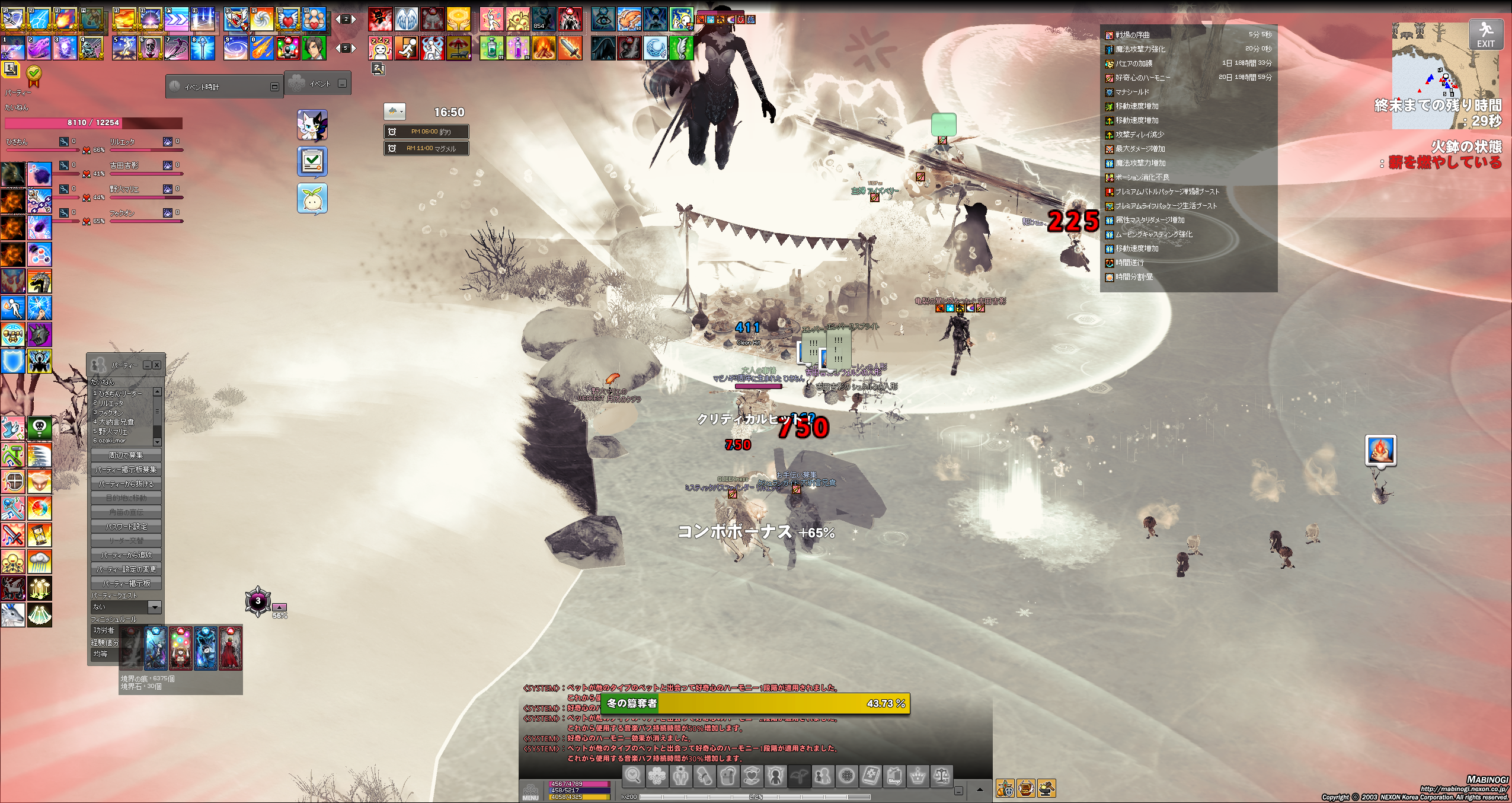
Task: Close the party window
Action: point(157,365)
